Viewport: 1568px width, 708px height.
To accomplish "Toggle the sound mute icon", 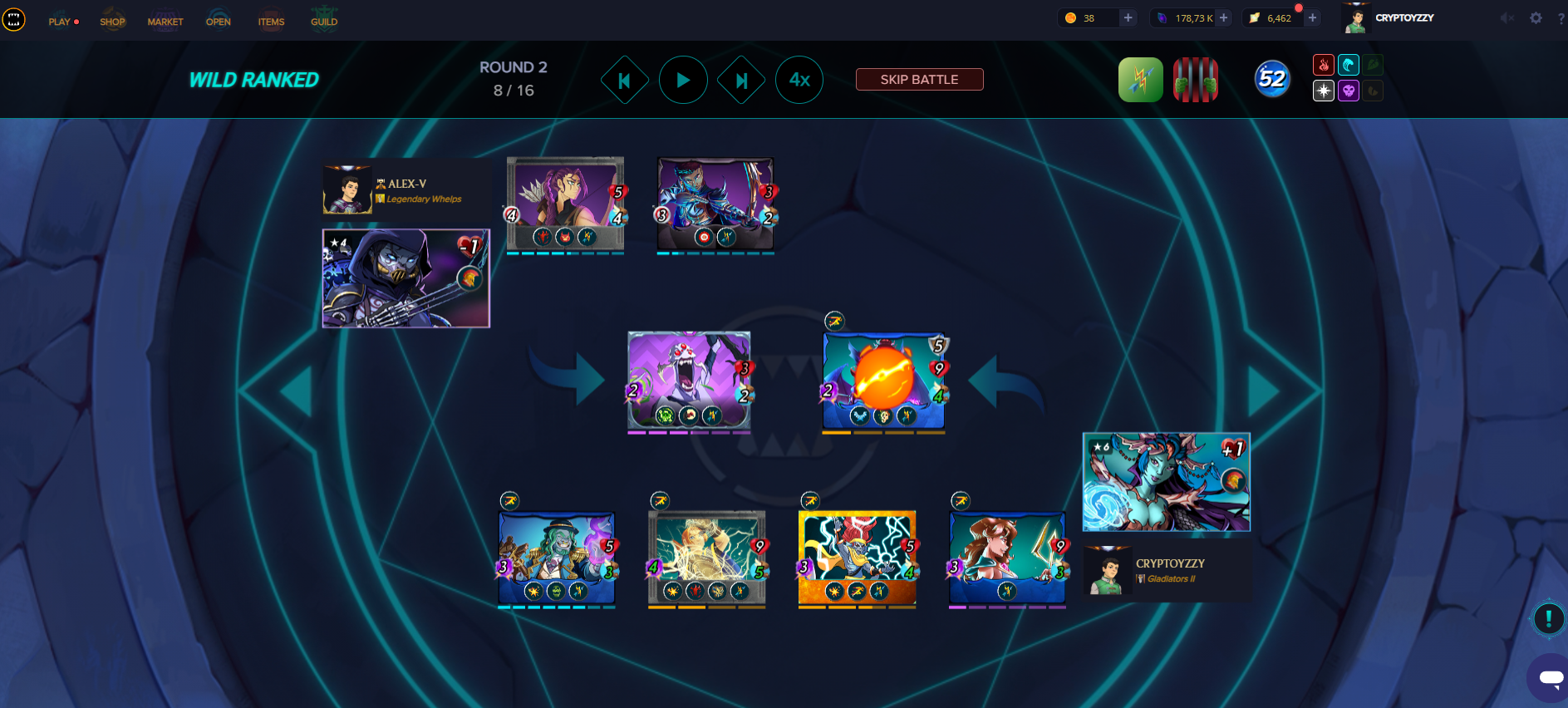I will [x=1507, y=17].
